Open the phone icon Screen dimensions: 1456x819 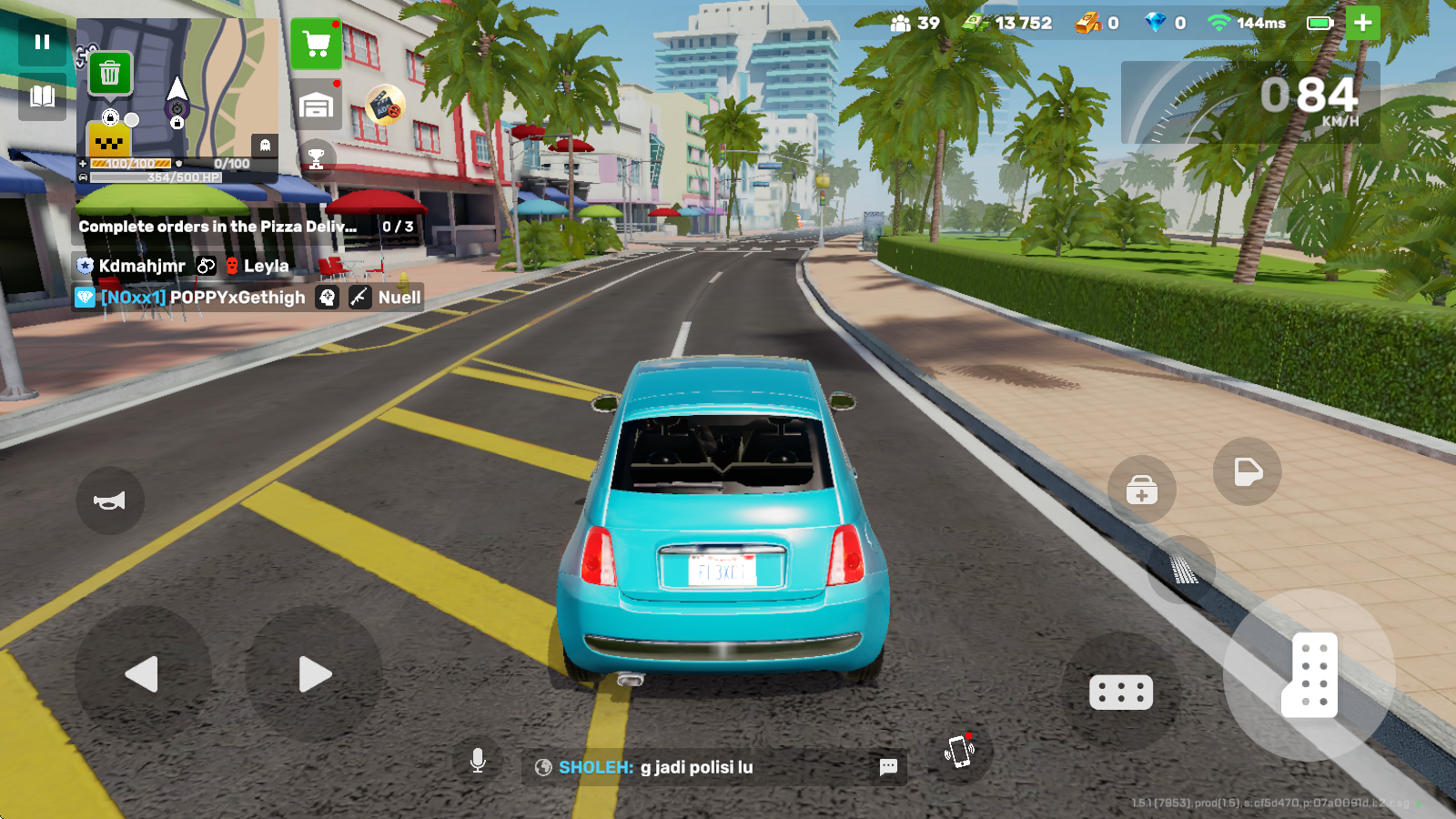pyautogui.click(x=960, y=752)
